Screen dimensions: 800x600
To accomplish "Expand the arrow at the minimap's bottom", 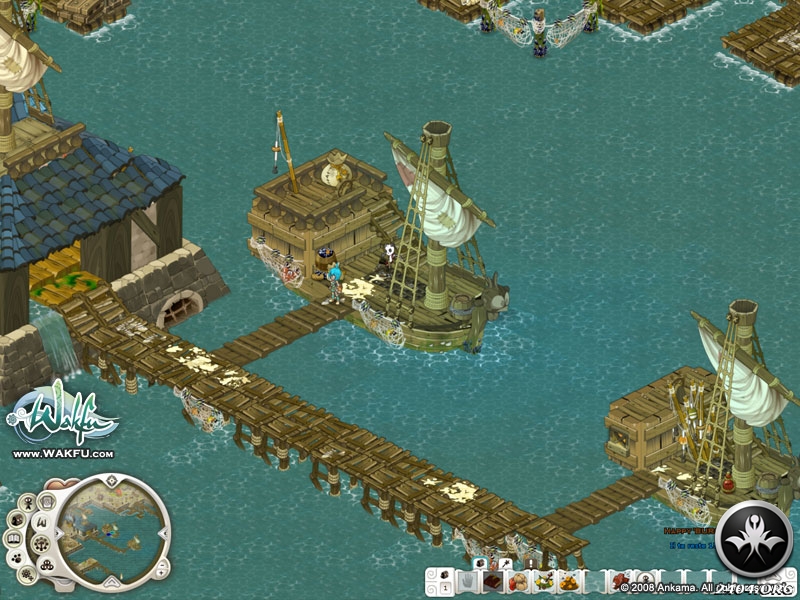I will (111, 583).
